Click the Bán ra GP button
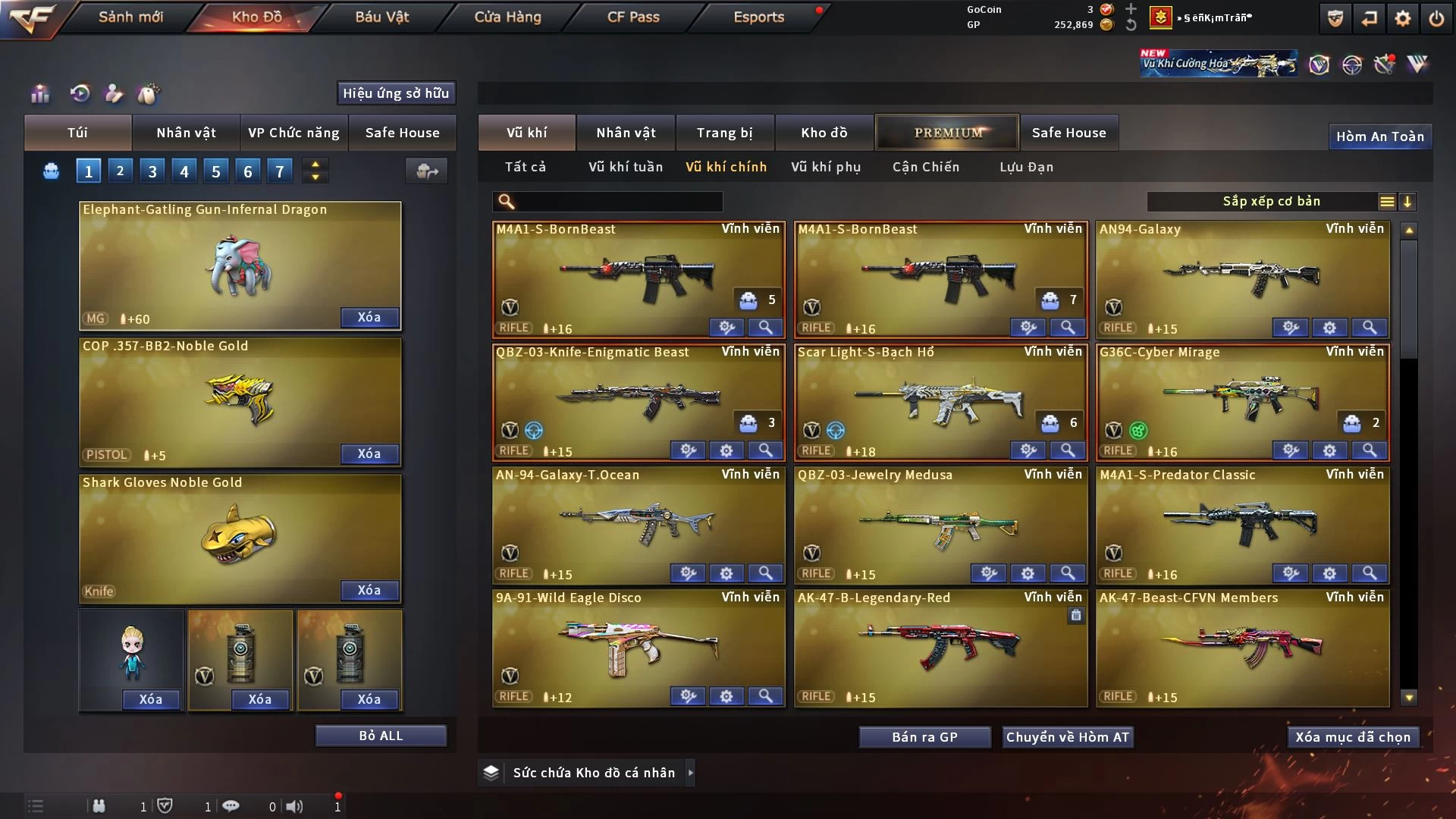 pos(924,737)
